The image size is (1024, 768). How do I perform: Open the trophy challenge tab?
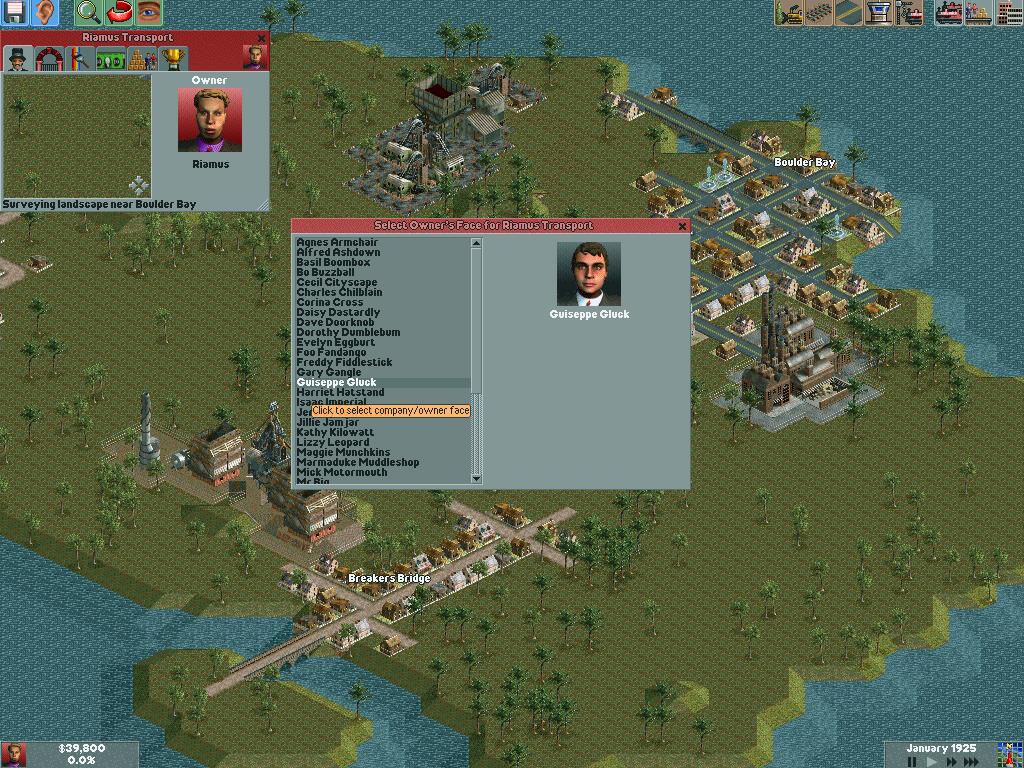tap(172, 59)
